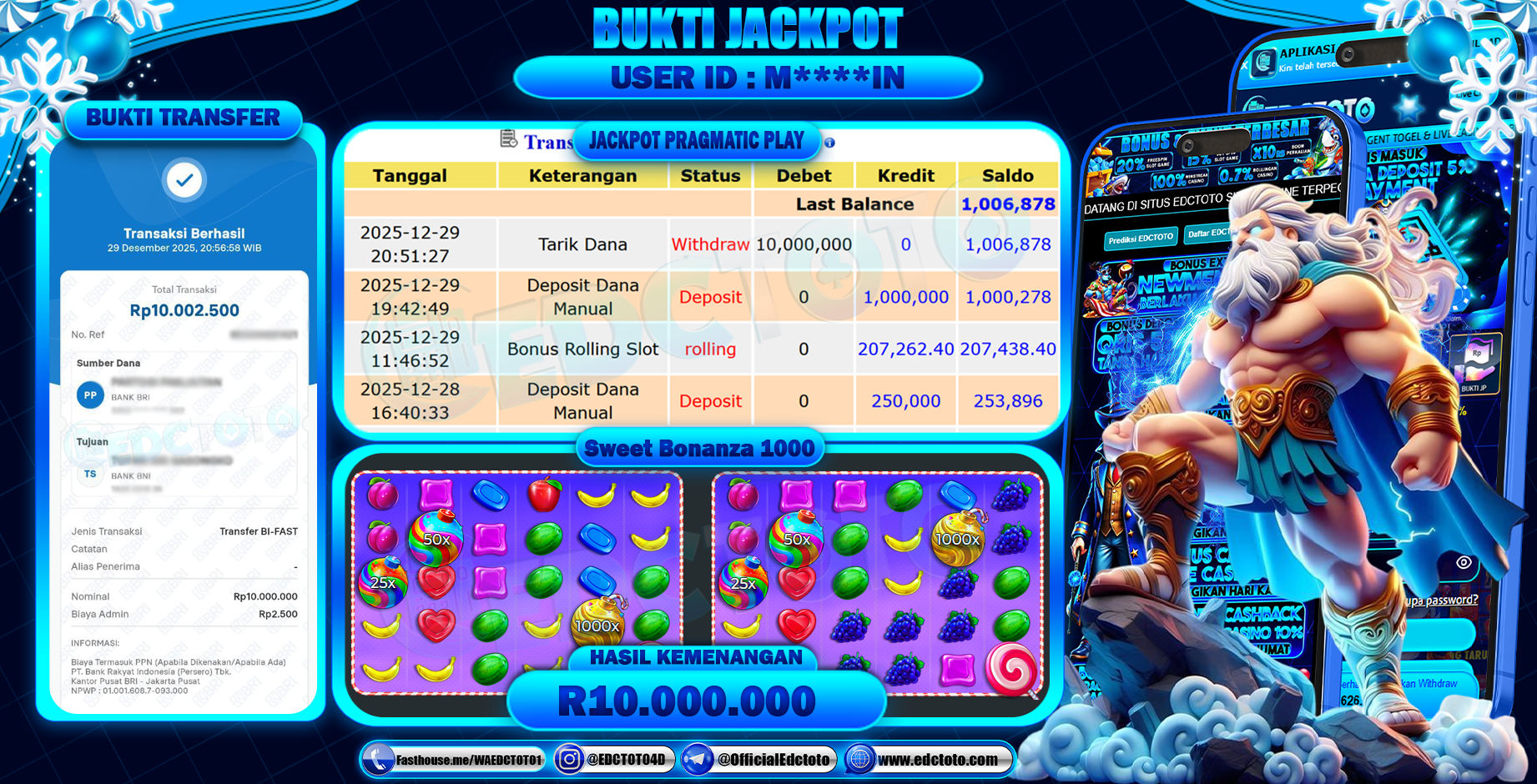Select the globe icon beside www.edctoto.com

coord(859,760)
